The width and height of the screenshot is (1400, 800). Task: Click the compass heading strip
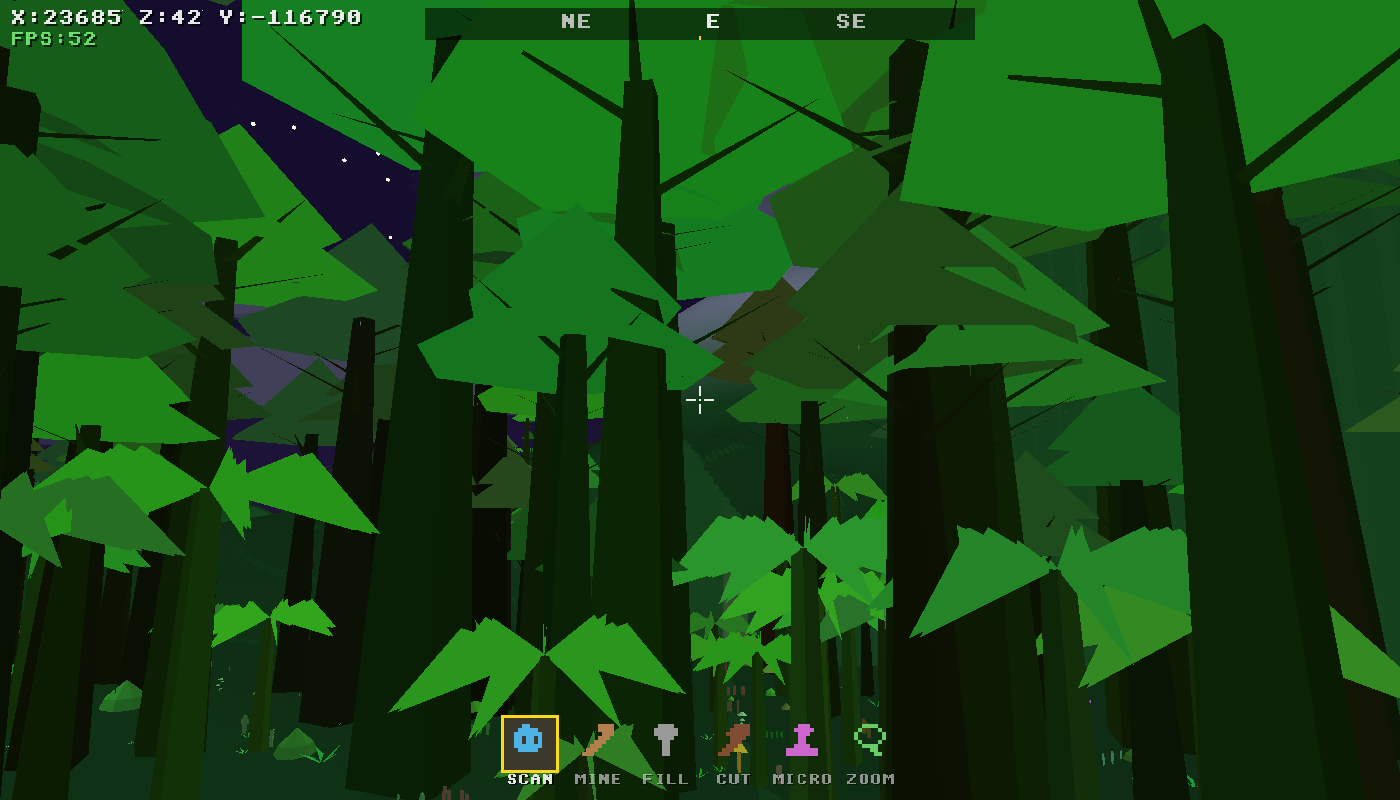coord(700,21)
